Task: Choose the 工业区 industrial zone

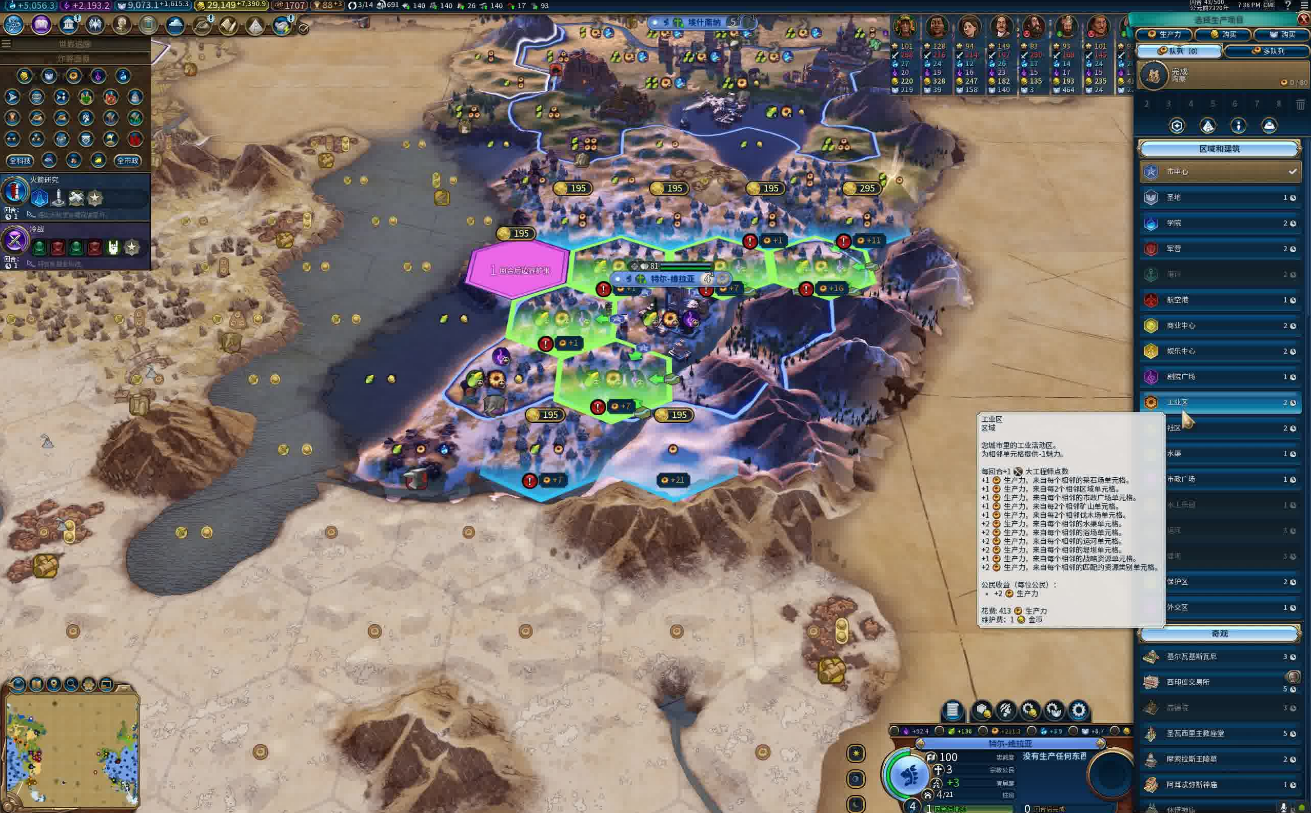Action: (x=1220, y=402)
